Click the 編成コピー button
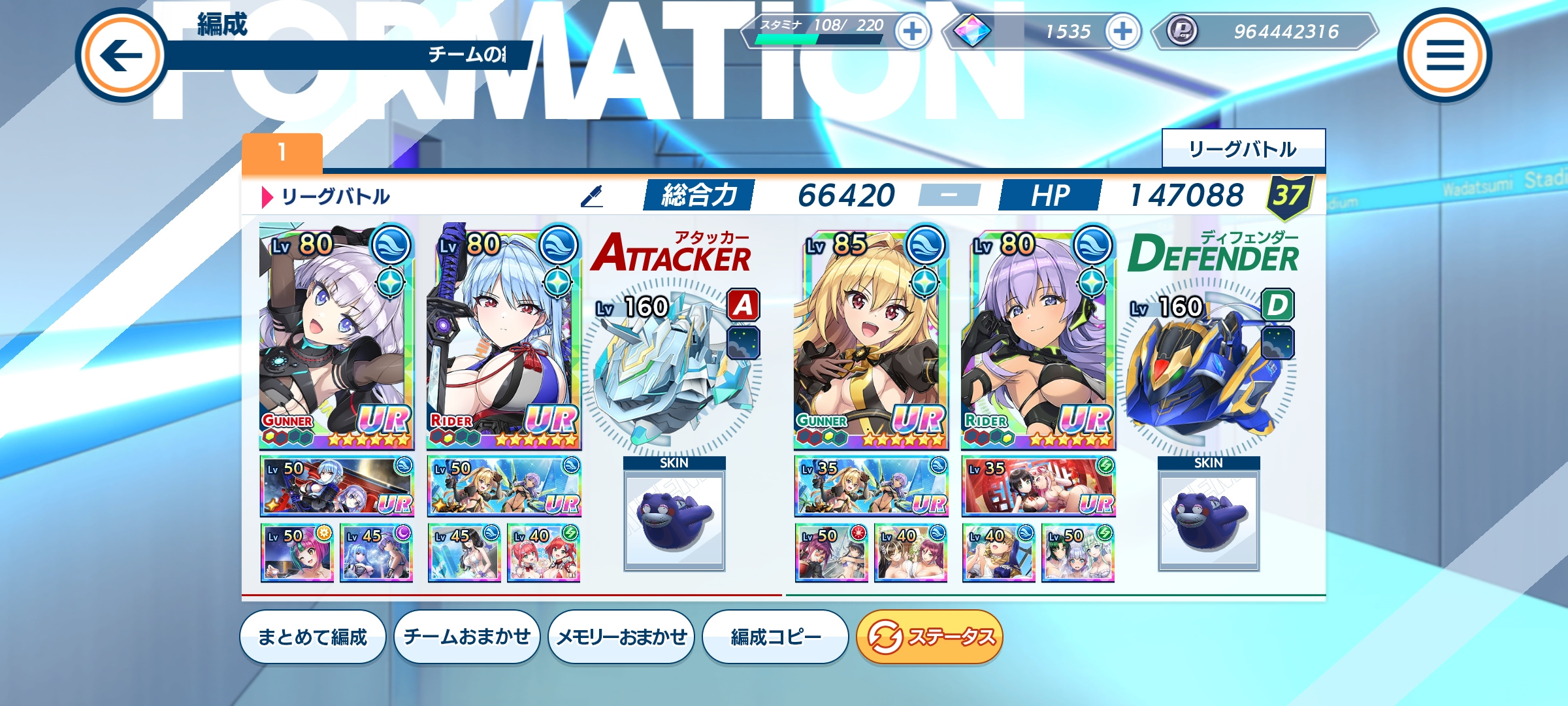 [x=775, y=637]
